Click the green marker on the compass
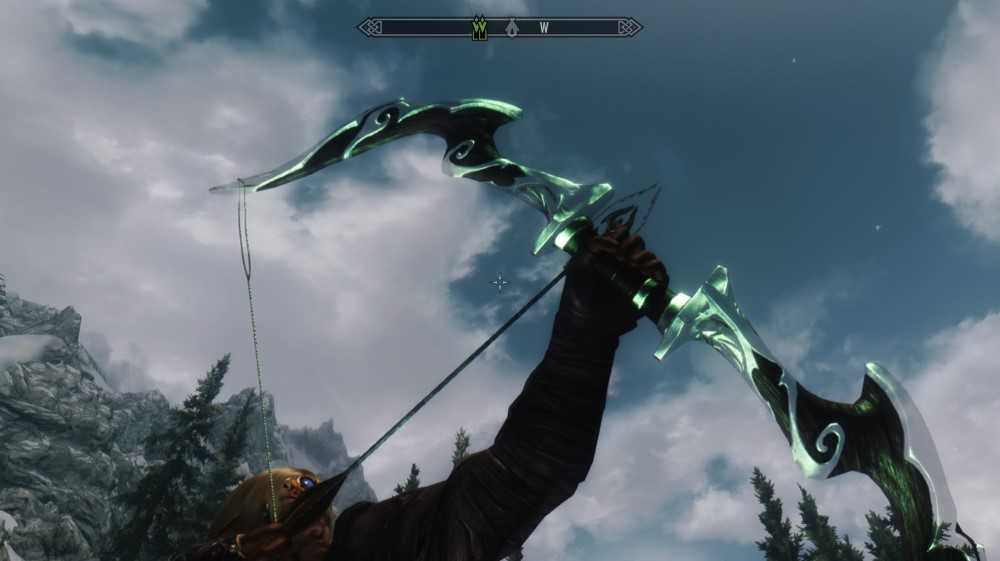Image resolution: width=1000 pixels, height=561 pixels. pos(479,28)
